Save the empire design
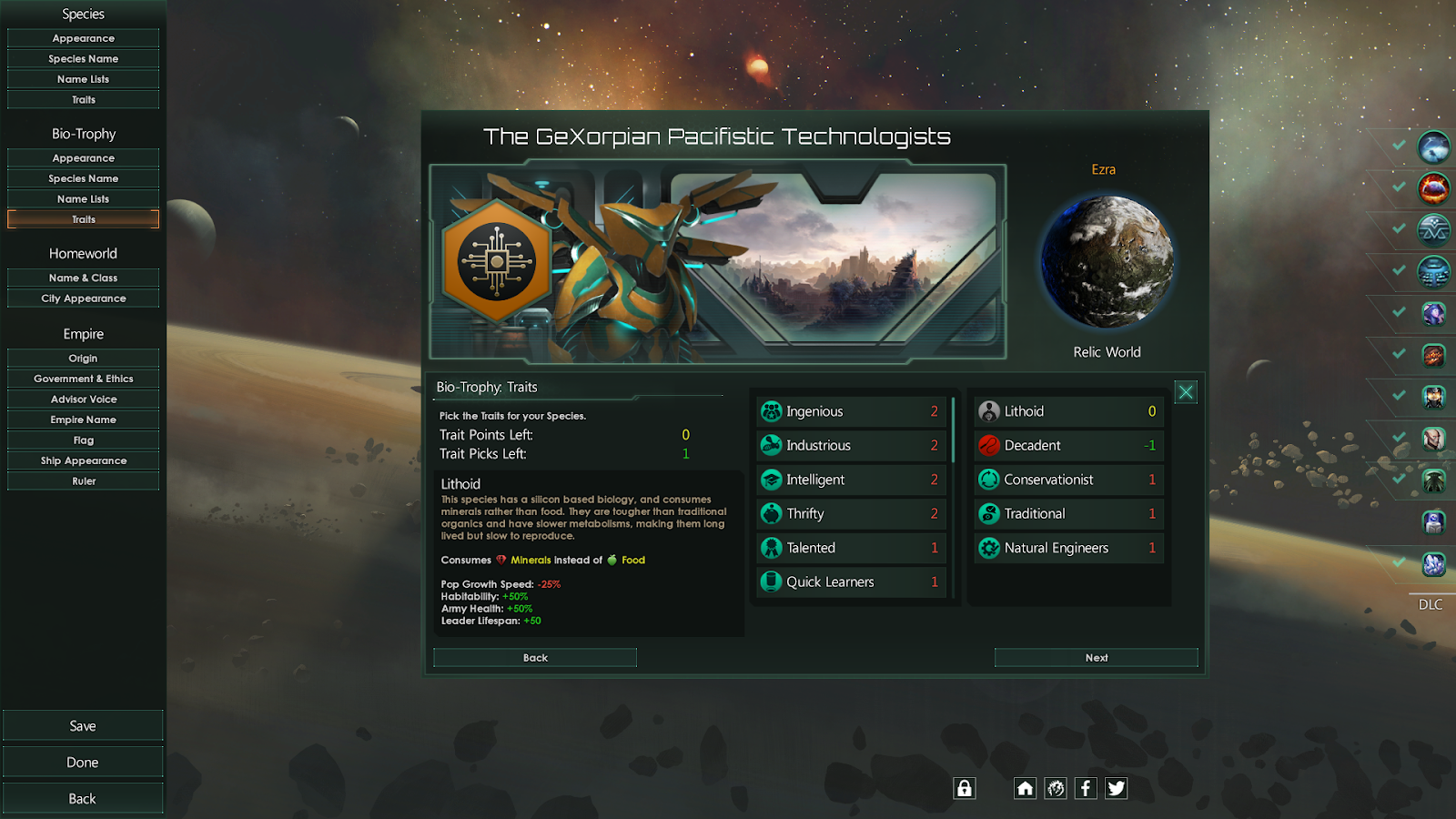The image size is (1456, 819). [83, 726]
